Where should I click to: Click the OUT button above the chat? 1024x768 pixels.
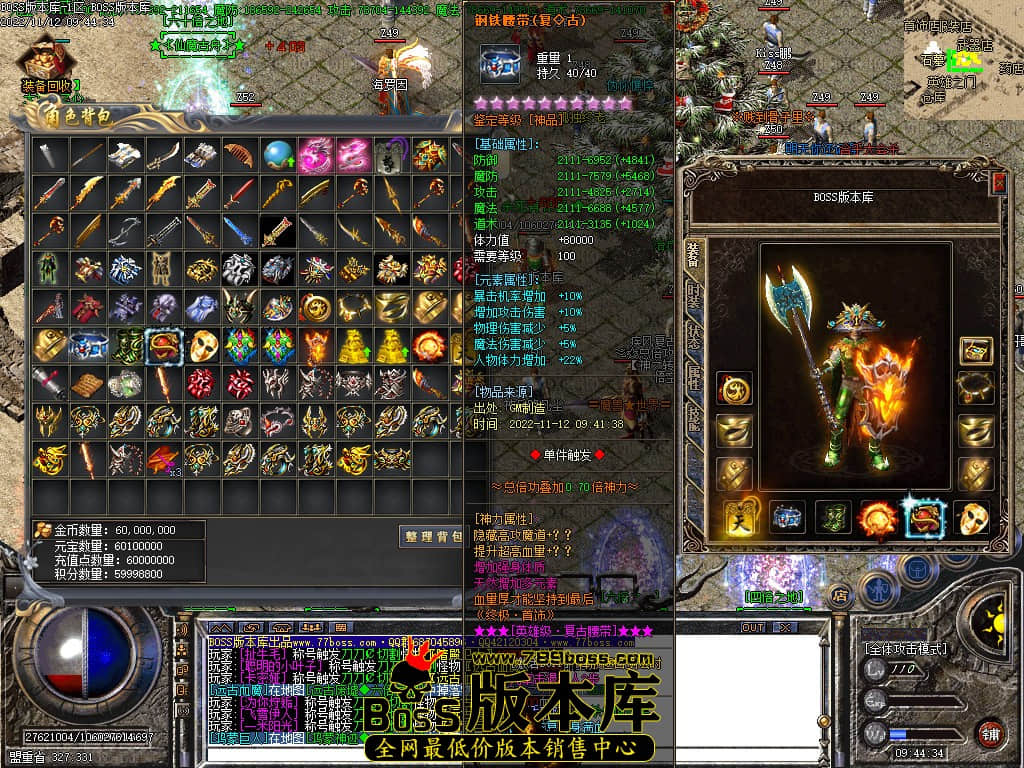tap(752, 627)
